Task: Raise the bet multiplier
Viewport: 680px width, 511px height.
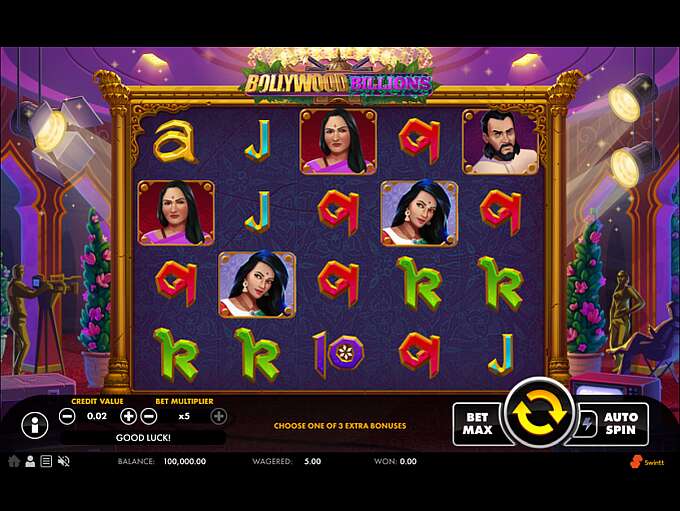Action: pyautogui.click(x=218, y=416)
